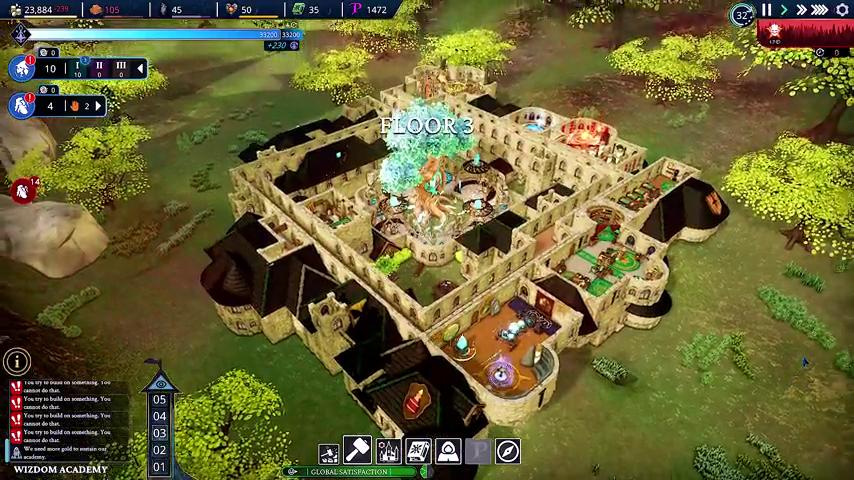This screenshot has width=854, height=480.
Task: Select the demolish hammer-and-rubble tool
Action: click(x=329, y=453)
